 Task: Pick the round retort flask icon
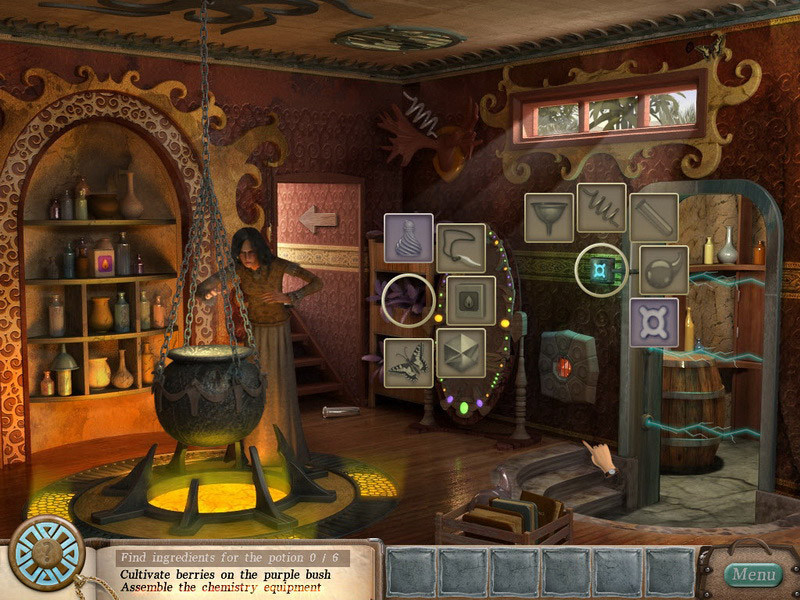tap(664, 270)
